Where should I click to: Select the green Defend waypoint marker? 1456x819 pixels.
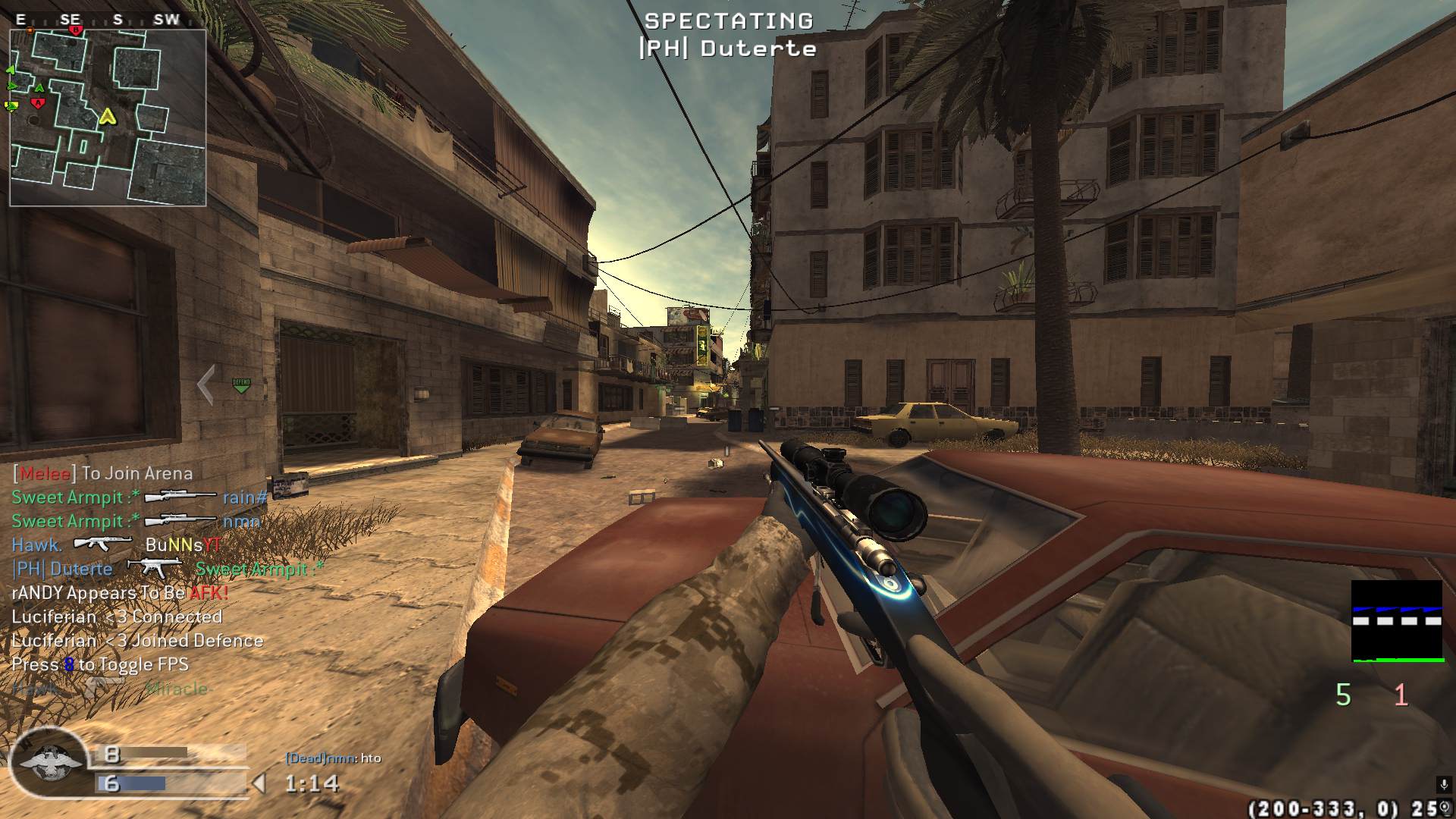pos(241,384)
